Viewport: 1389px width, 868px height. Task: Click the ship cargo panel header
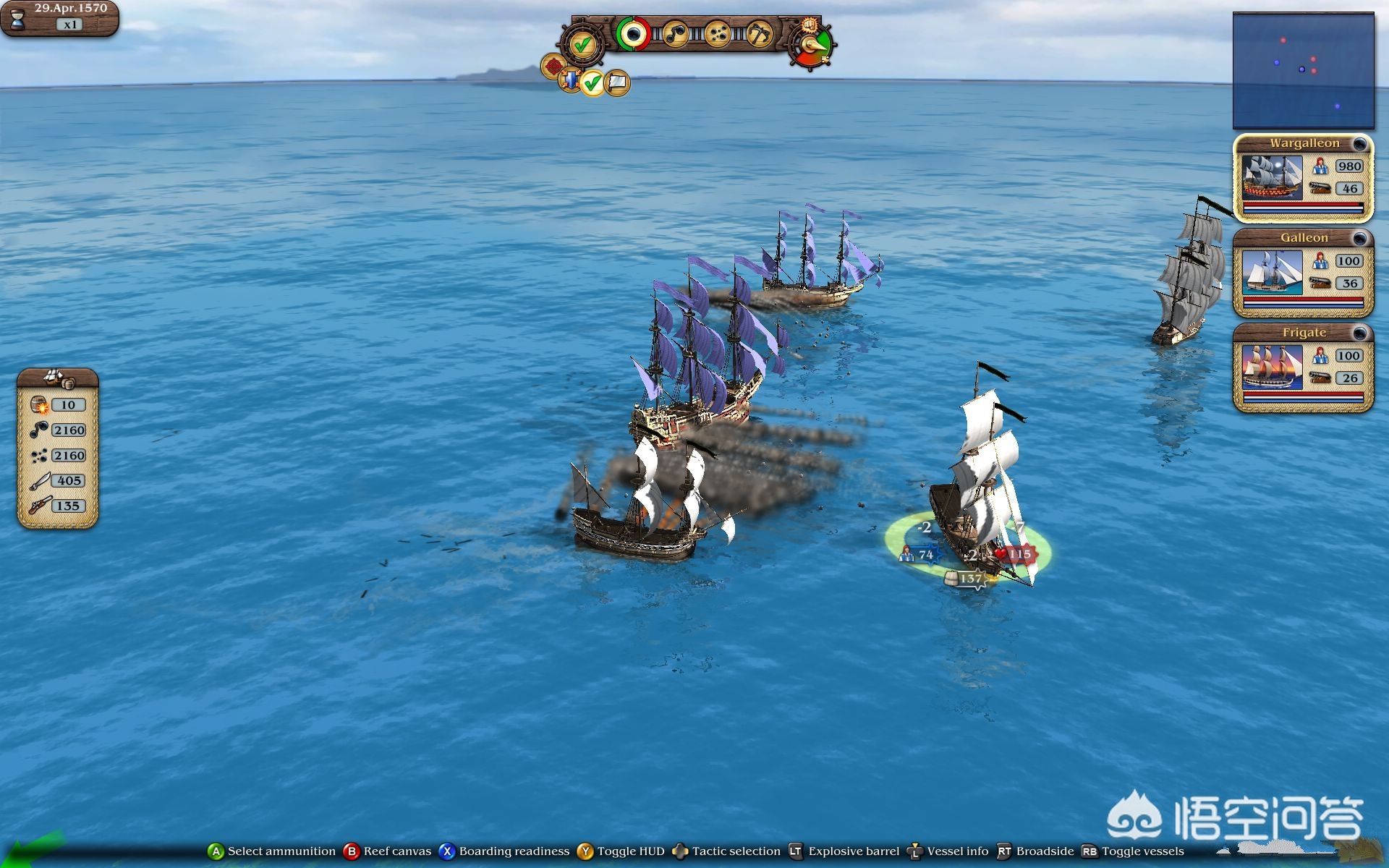click(57, 378)
